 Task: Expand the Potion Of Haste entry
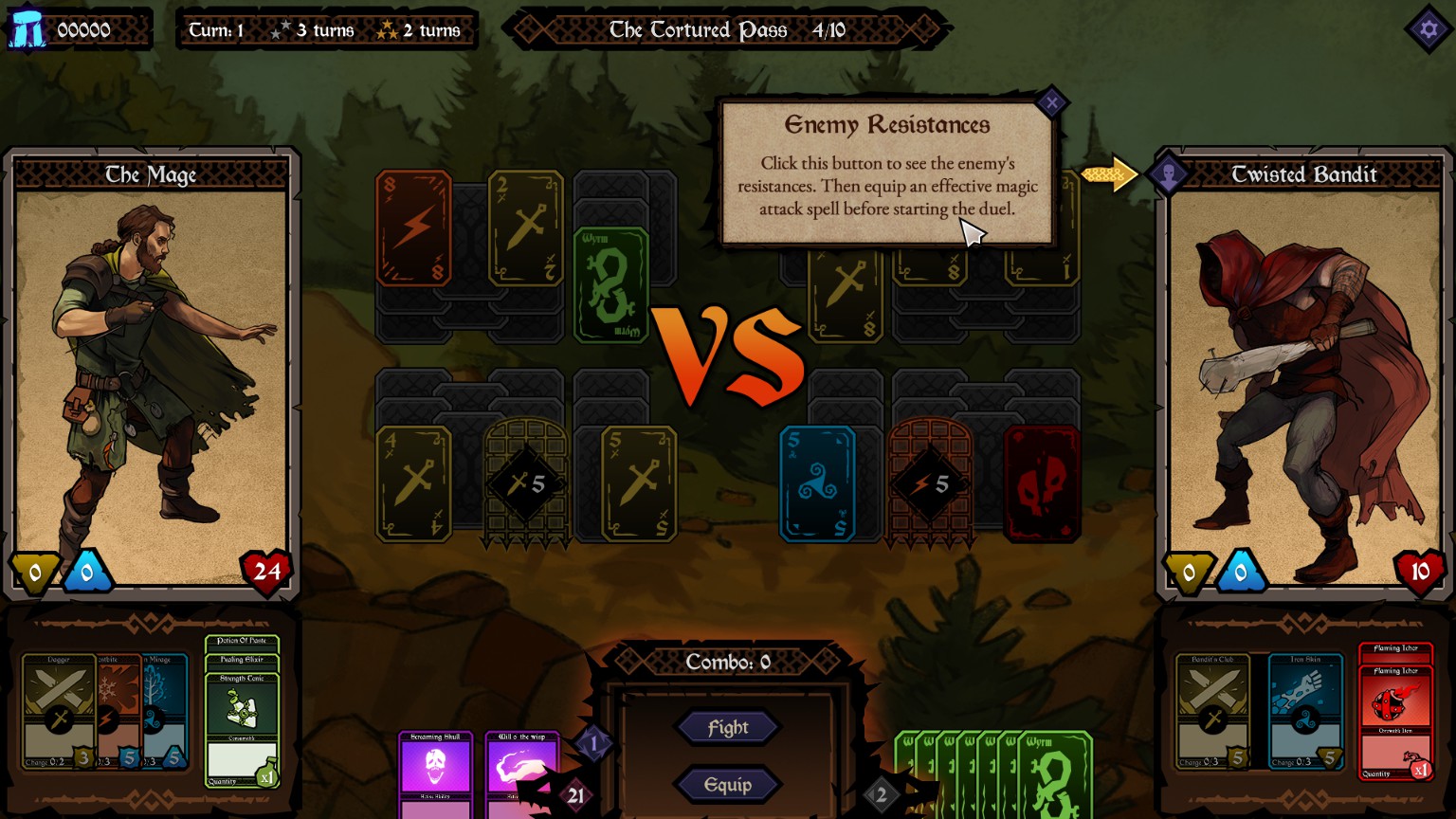point(242,640)
